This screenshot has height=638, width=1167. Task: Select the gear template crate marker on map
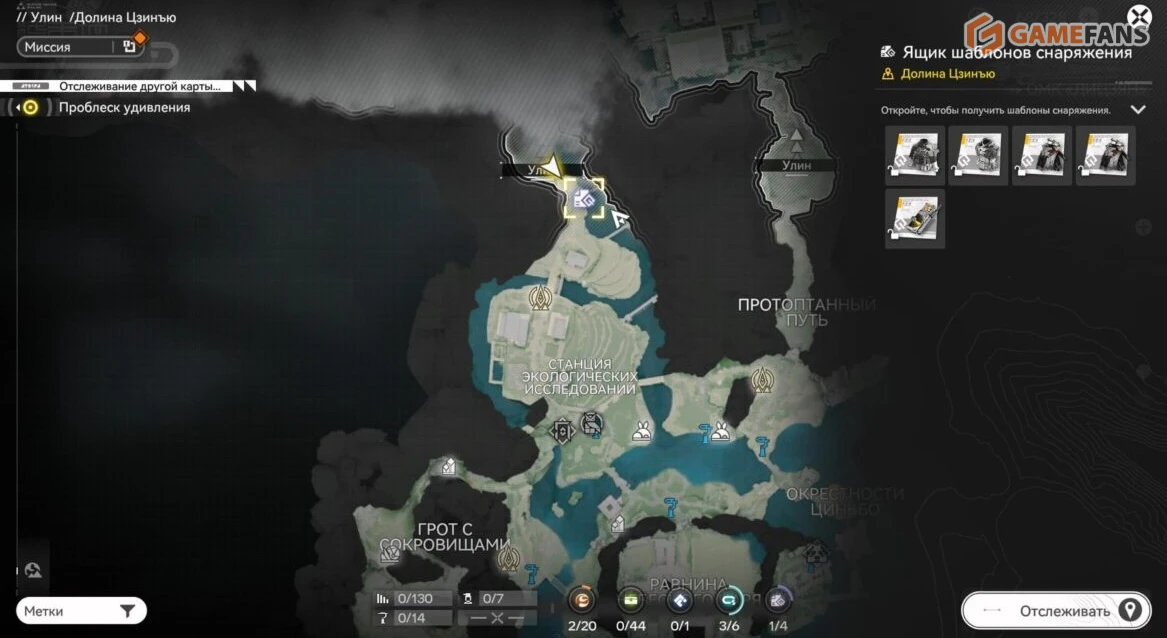click(584, 199)
